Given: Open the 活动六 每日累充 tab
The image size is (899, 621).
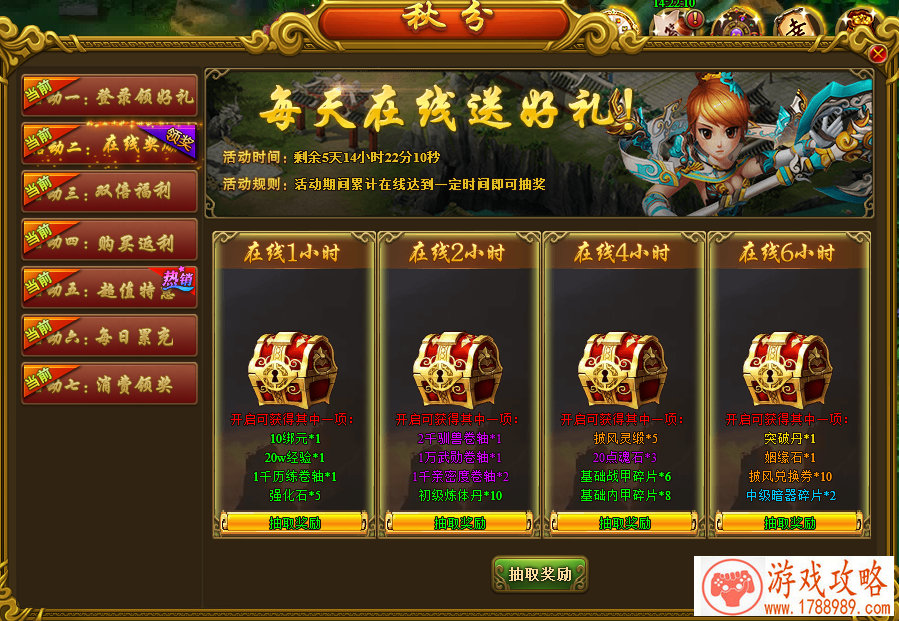Looking at the screenshot, I should [110, 336].
